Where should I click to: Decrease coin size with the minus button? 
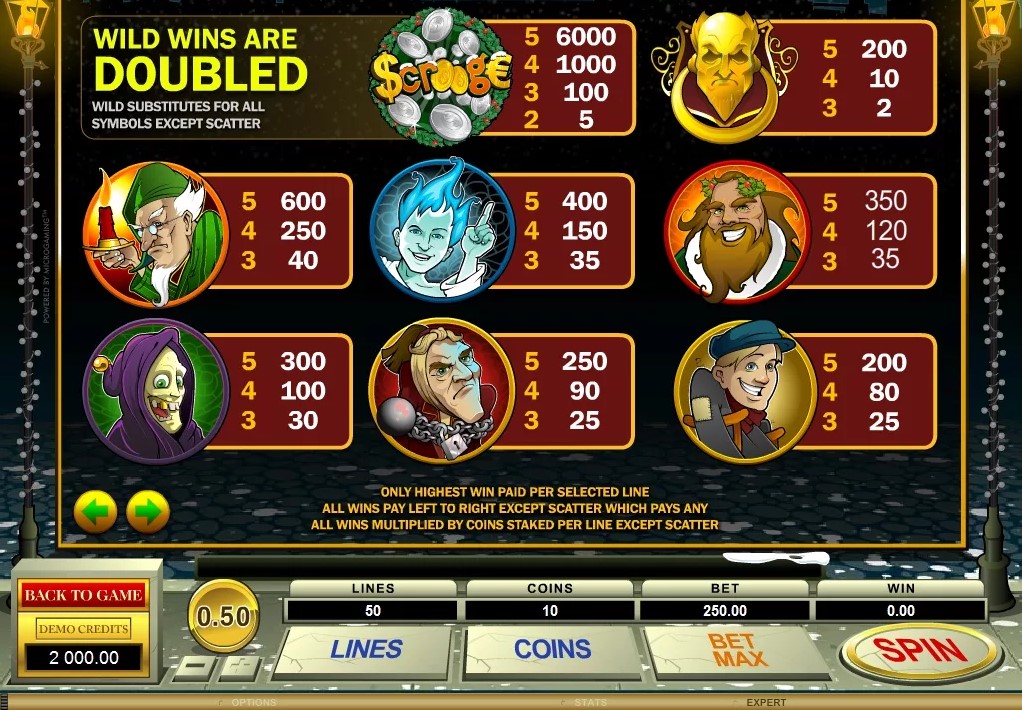[x=199, y=667]
